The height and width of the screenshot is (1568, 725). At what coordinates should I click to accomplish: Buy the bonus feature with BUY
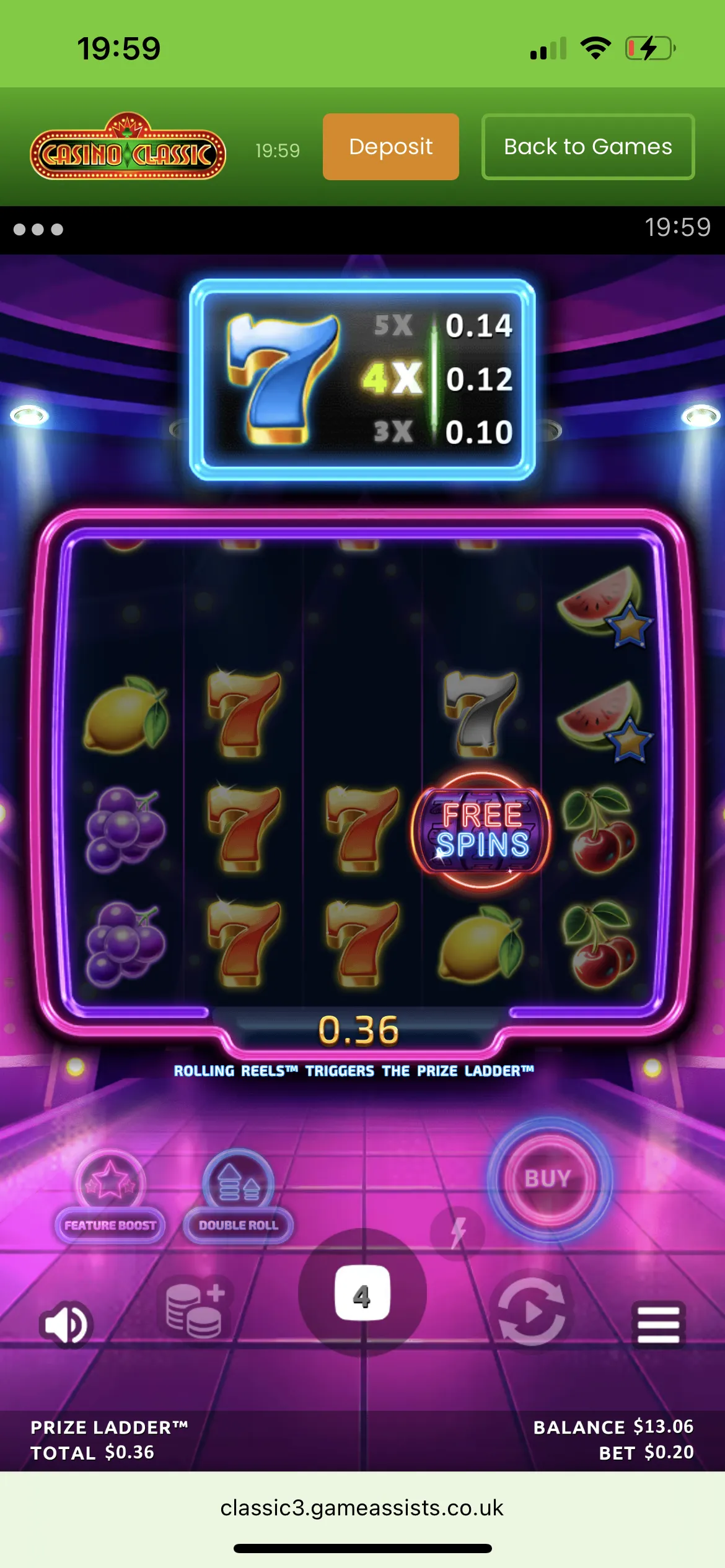[x=548, y=1178]
